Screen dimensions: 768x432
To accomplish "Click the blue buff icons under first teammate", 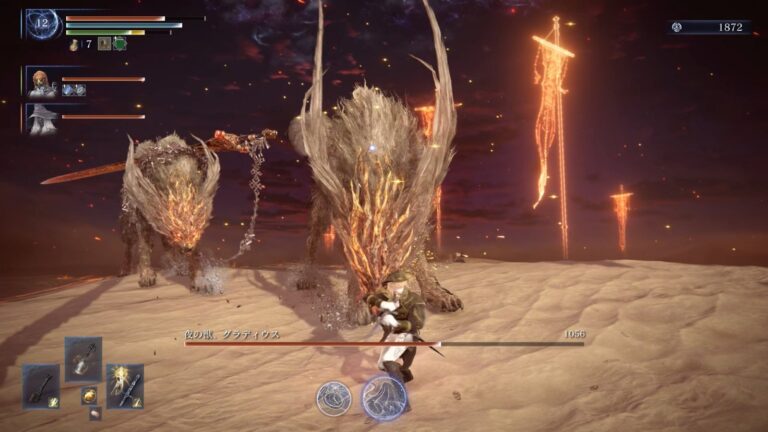I will pos(73,90).
